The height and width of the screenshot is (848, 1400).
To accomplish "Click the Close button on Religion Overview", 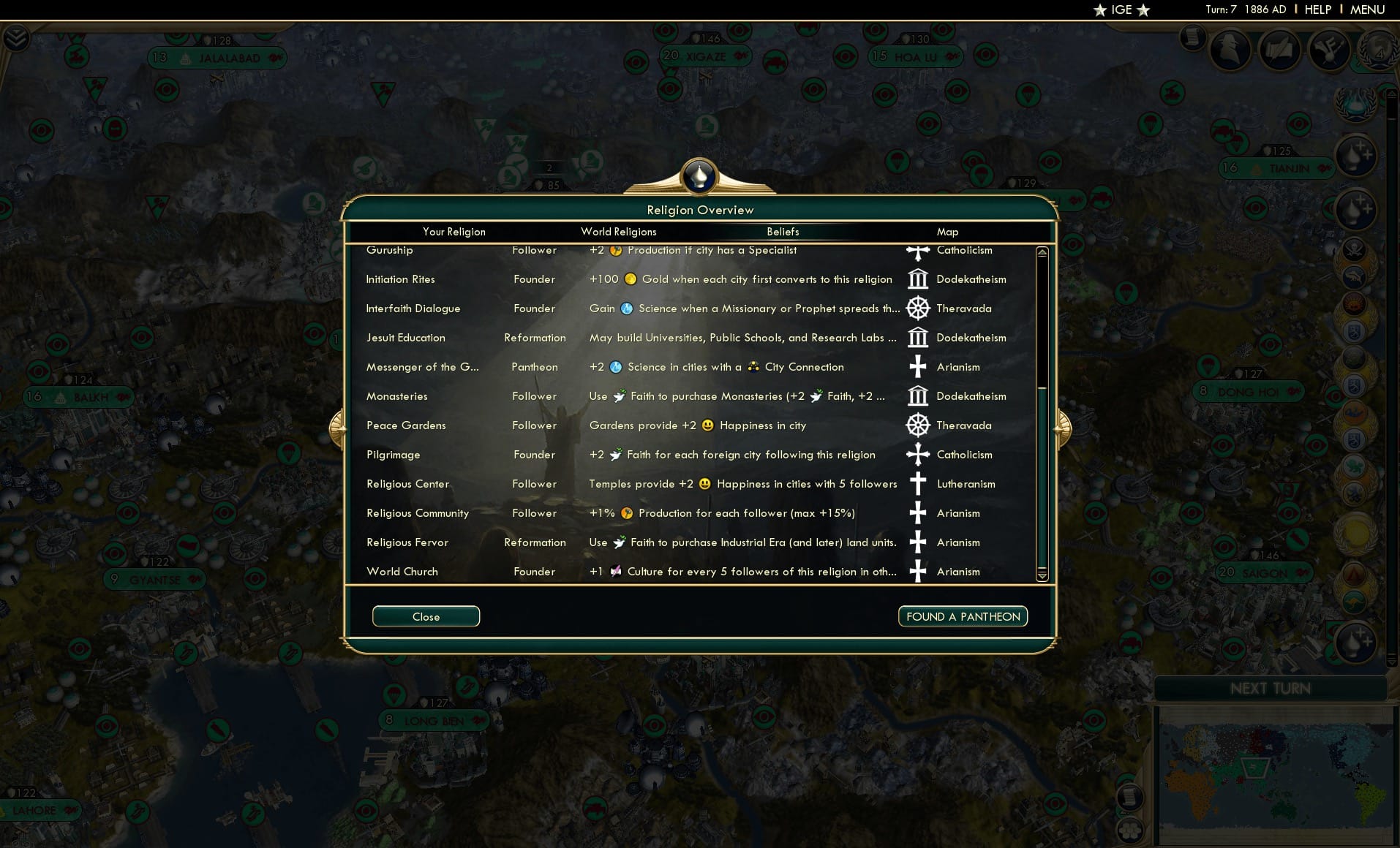I will pyautogui.click(x=426, y=616).
